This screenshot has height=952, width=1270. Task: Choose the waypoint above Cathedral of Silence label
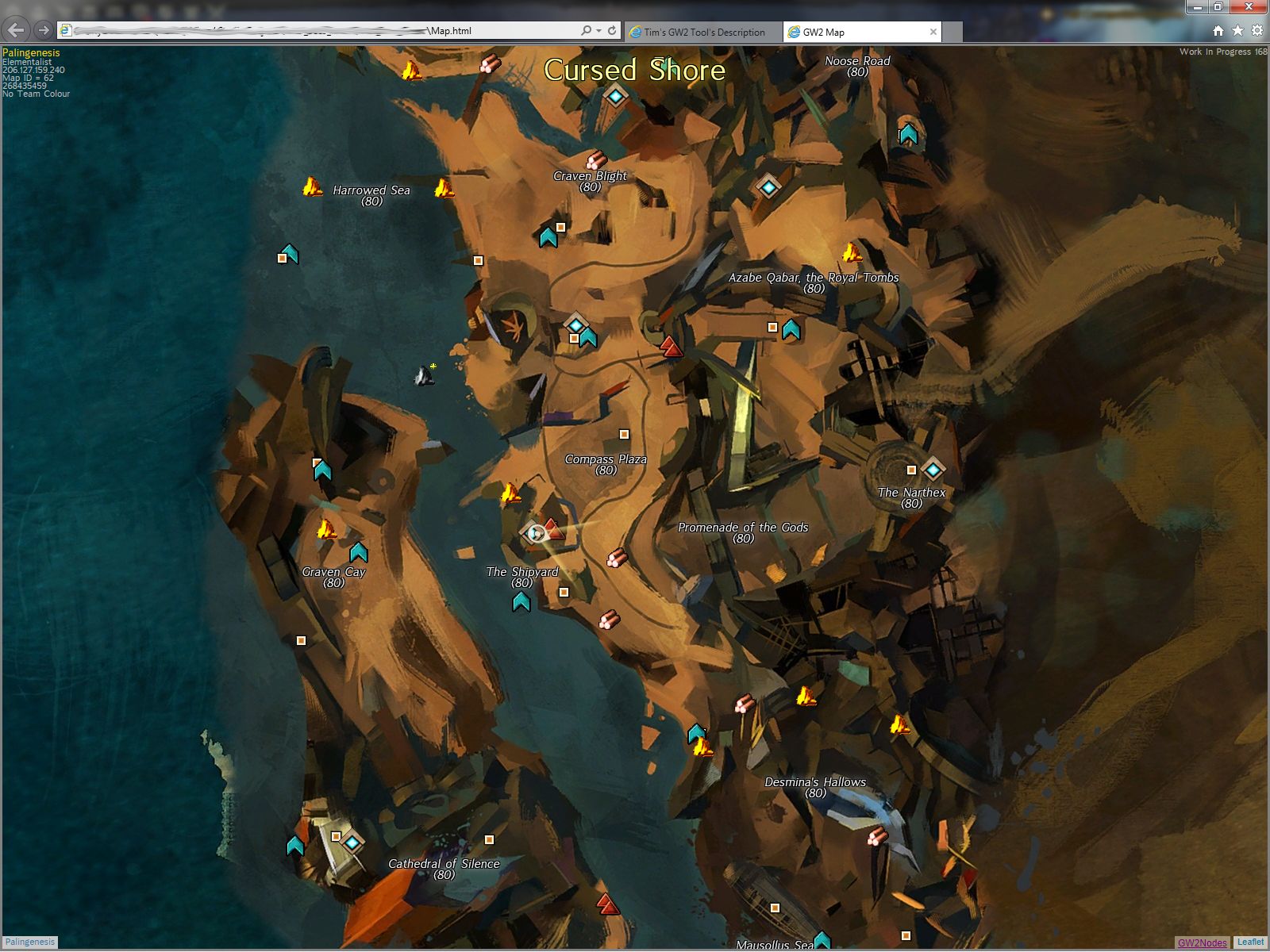pyautogui.click(x=352, y=842)
